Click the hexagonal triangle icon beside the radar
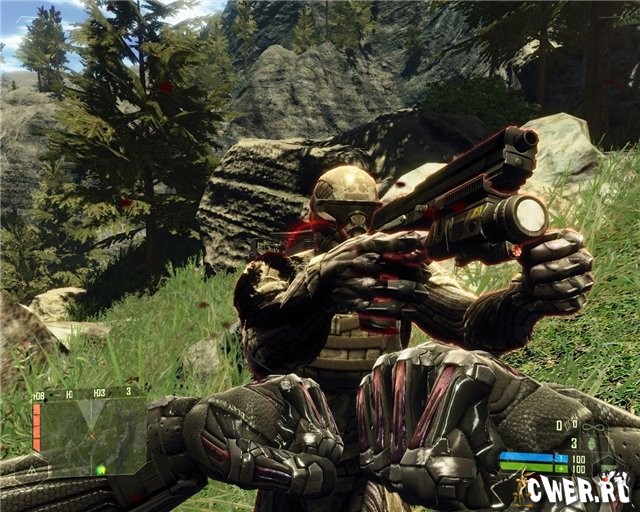This screenshot has width=640, height=512. pos(31,469)
